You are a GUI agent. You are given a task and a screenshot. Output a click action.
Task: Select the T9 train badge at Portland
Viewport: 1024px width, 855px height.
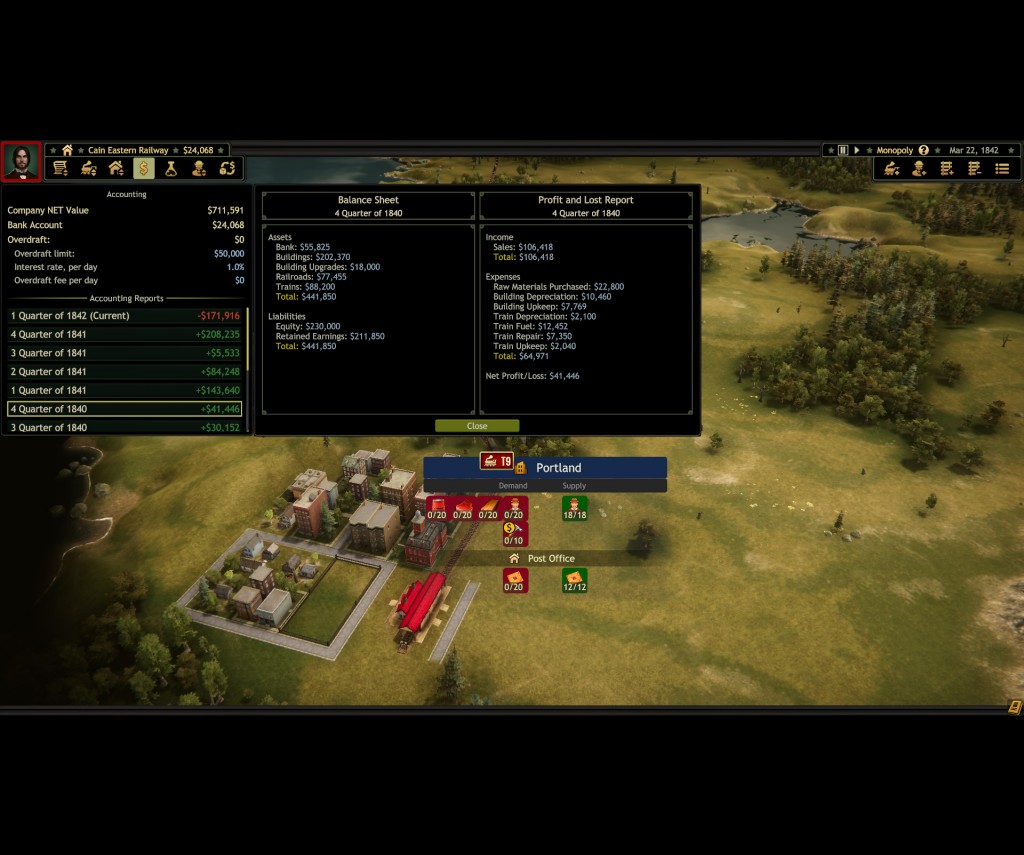[x=496, y=461]
